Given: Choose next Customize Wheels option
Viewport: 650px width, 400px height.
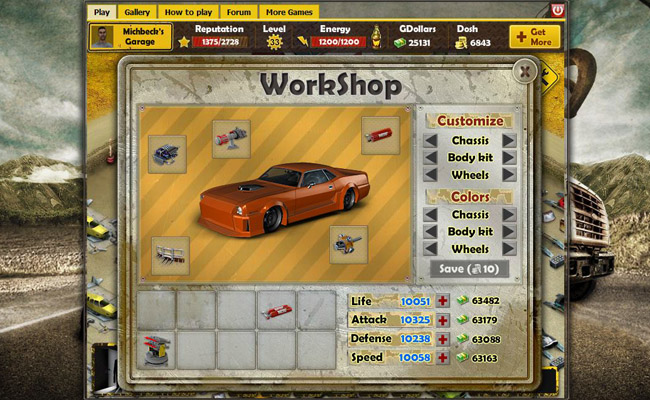Looking at the screenshot, I should (509, 175).
